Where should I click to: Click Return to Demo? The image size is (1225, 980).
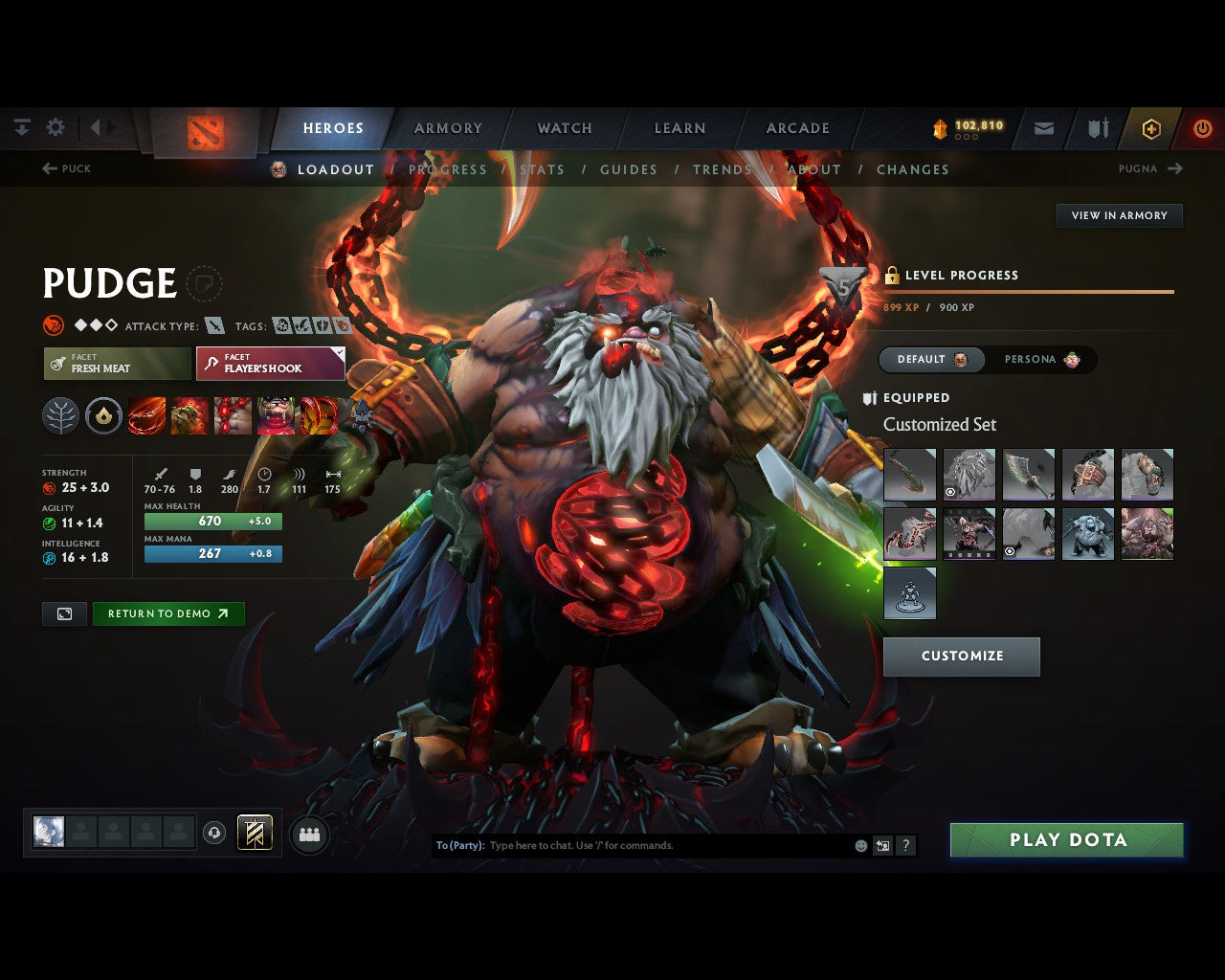click(x=167, y=614)
